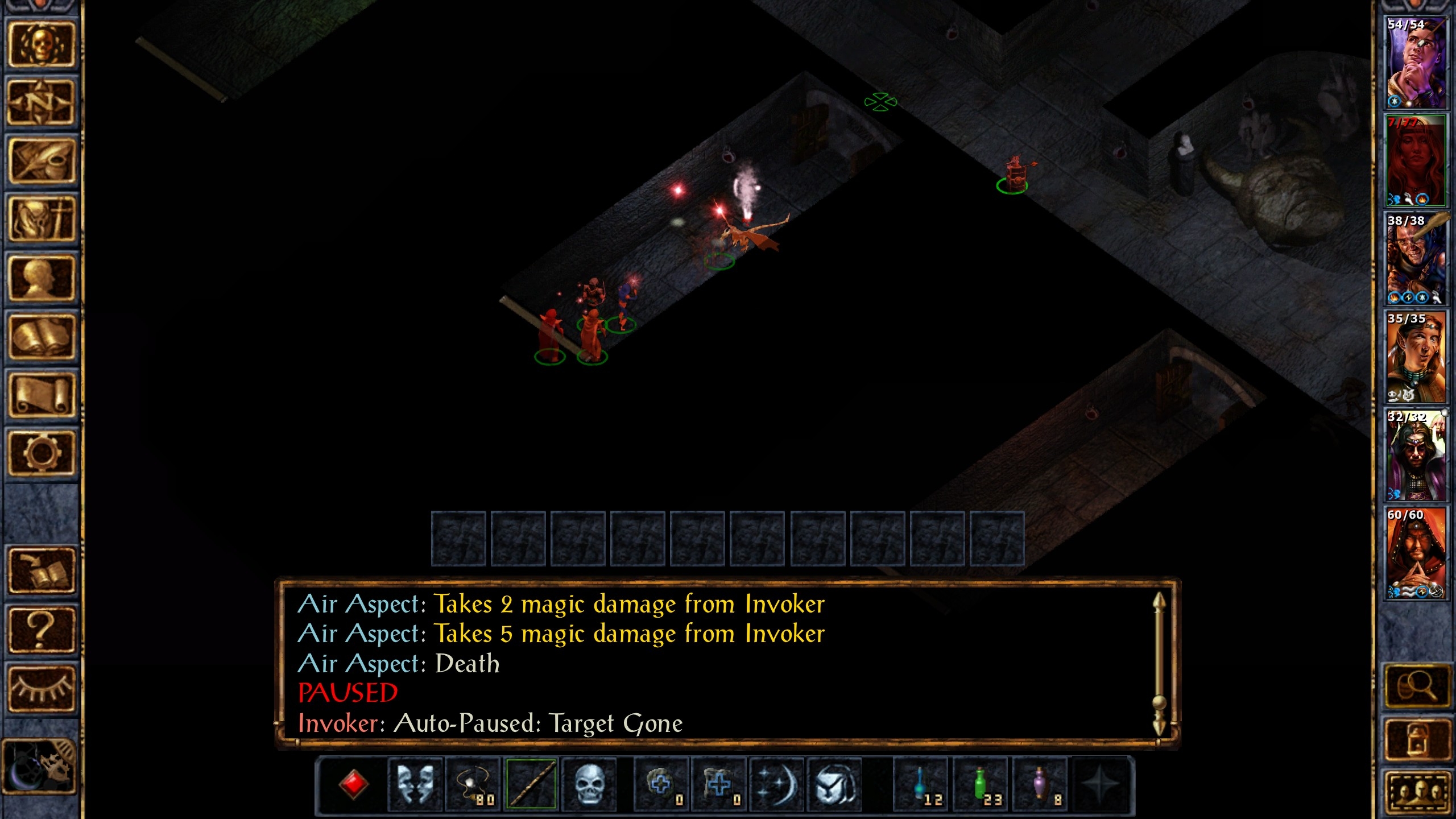The image size is (1456, 819).
Task: Open spell casting with the moon-and-stars icon
Action: [x=777, y=785]
